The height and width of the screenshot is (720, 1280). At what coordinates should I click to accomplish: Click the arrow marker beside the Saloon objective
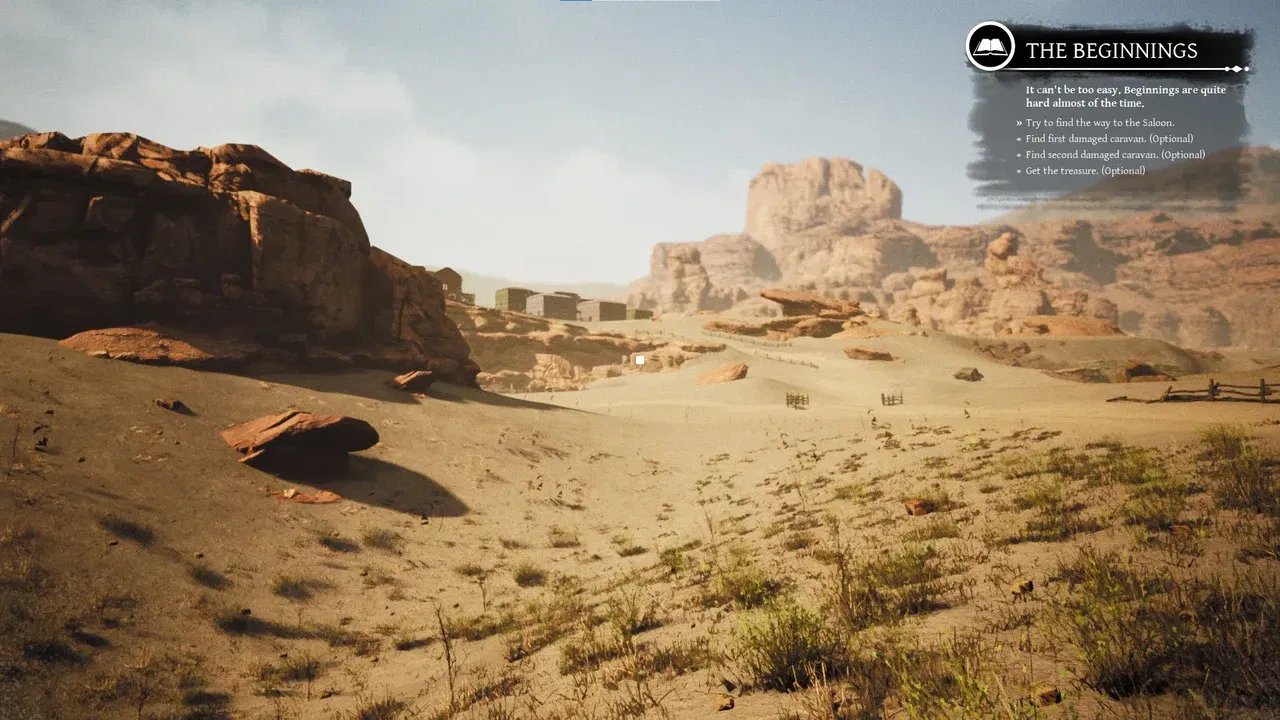[x=1019, y=122]
